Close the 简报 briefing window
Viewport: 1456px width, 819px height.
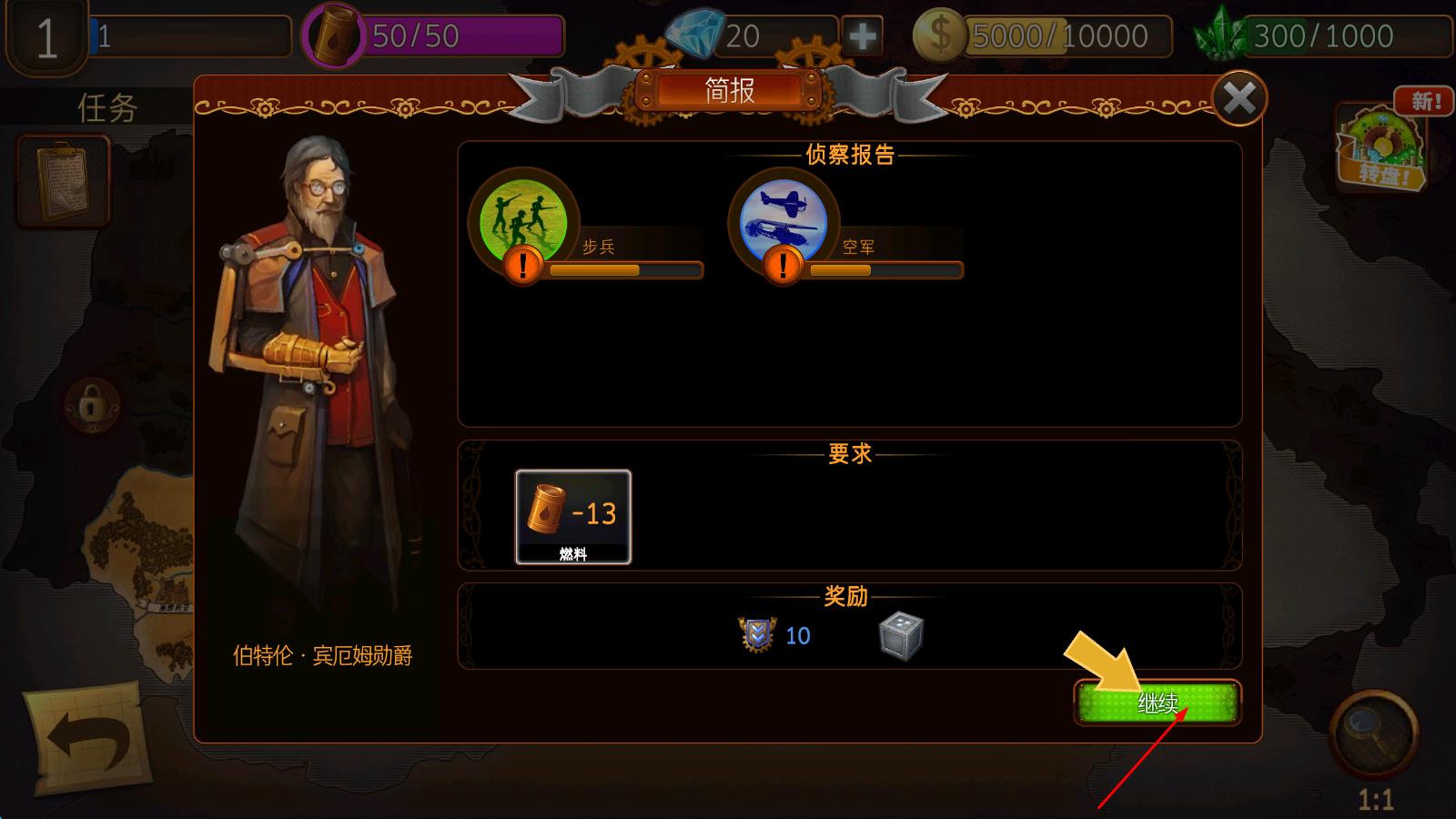[x=1239, y=98]
